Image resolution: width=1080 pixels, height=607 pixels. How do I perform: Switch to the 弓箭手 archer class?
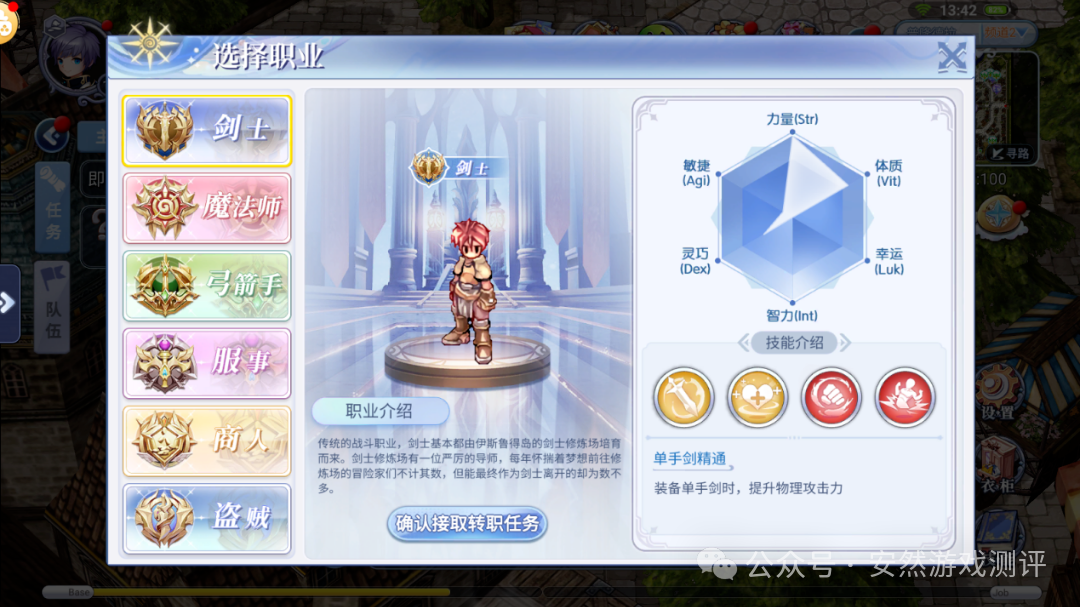pyautogui.click(x=207, y=286)
